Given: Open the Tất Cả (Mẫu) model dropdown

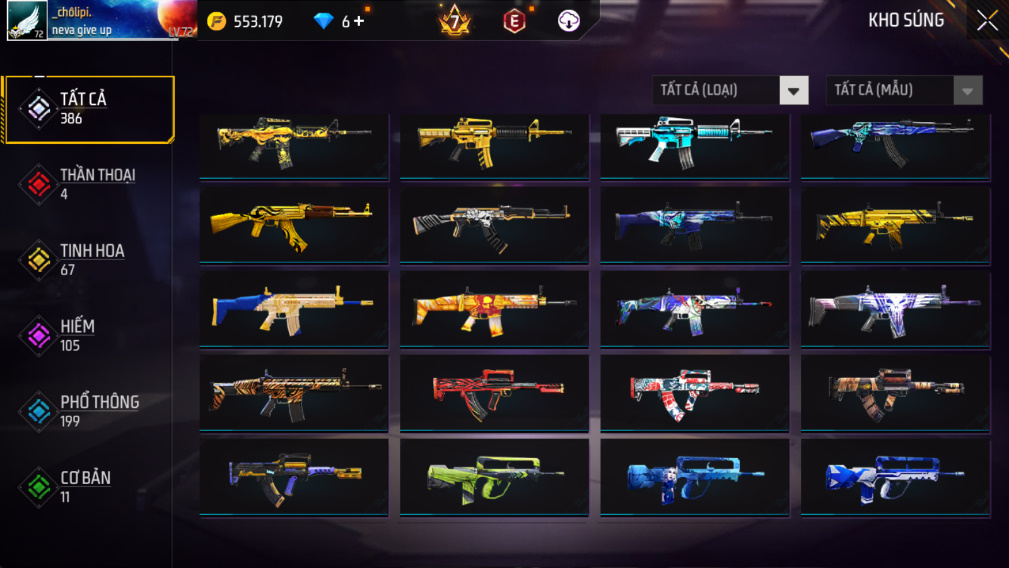Looking at the screenshot, I should tap(904, 90).
